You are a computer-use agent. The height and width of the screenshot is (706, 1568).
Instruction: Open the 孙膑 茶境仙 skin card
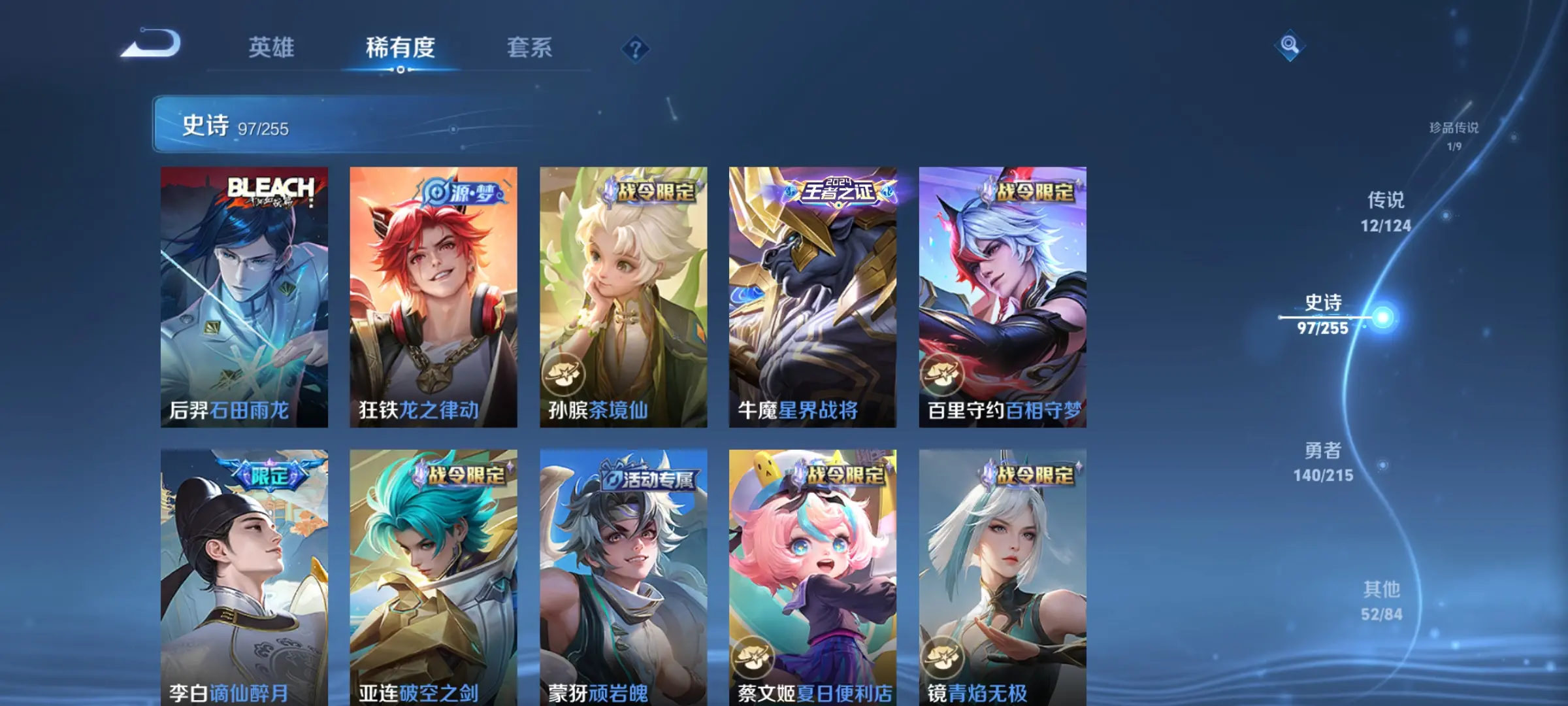pos(623,297)
